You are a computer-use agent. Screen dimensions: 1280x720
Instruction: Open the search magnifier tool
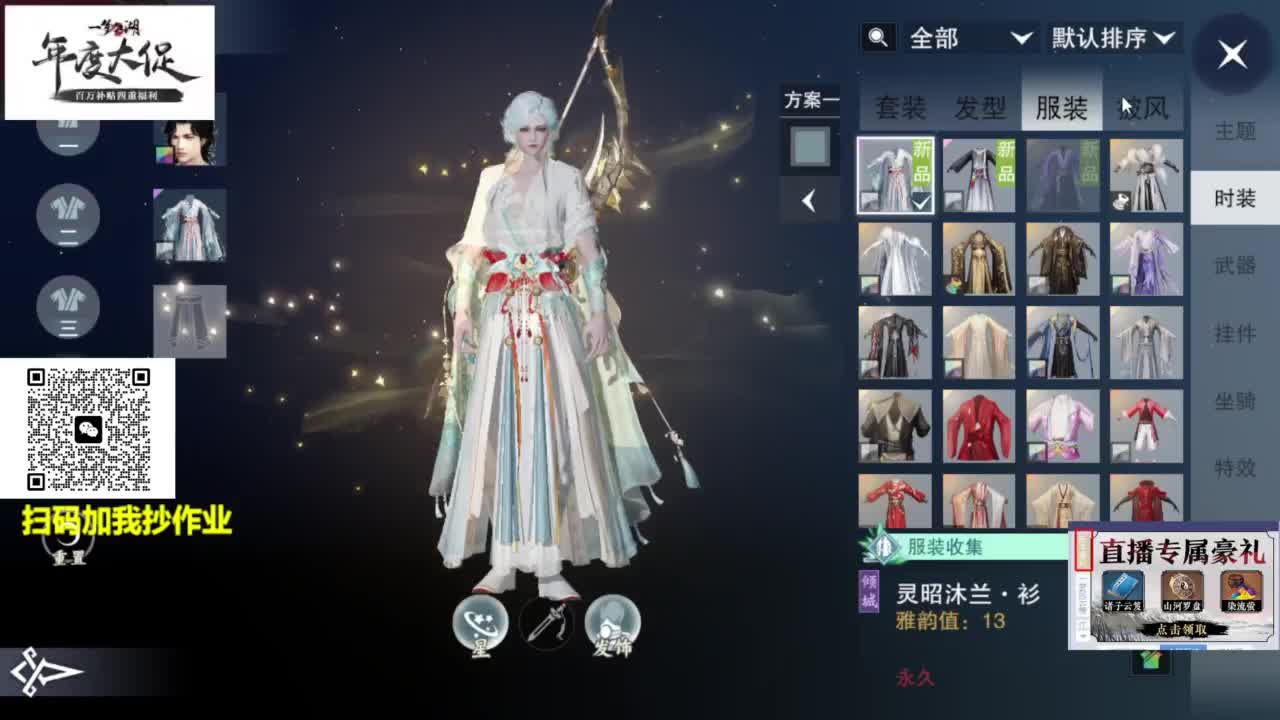pyautogui.click(x=878, y=38)
